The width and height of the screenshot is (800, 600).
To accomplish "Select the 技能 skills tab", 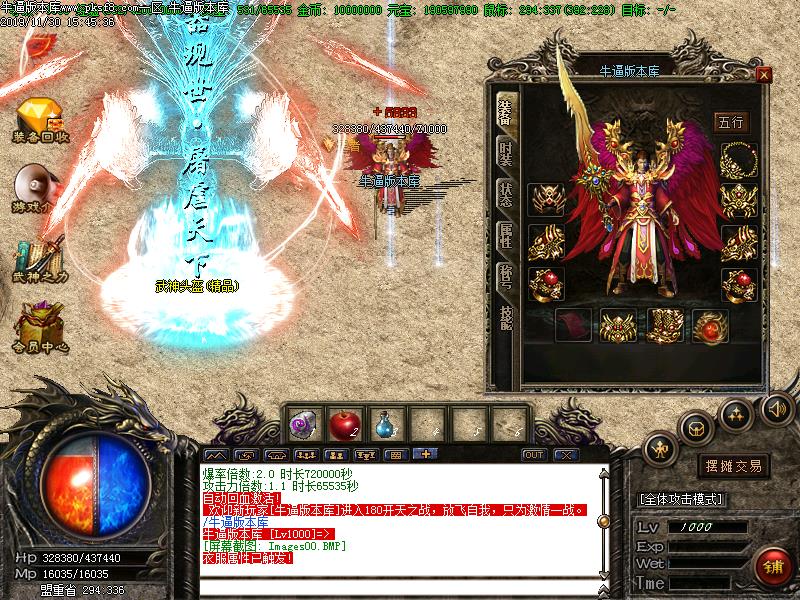I will point(506,318).
